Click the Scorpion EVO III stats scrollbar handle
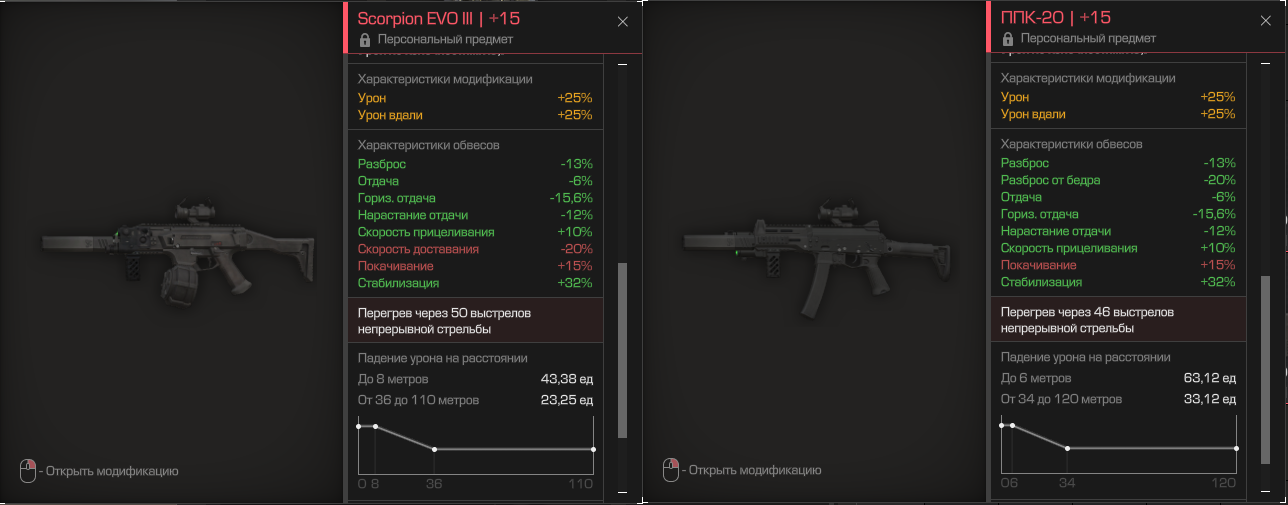This screenshot has height=505, width=1288. [x=622, y=350]
